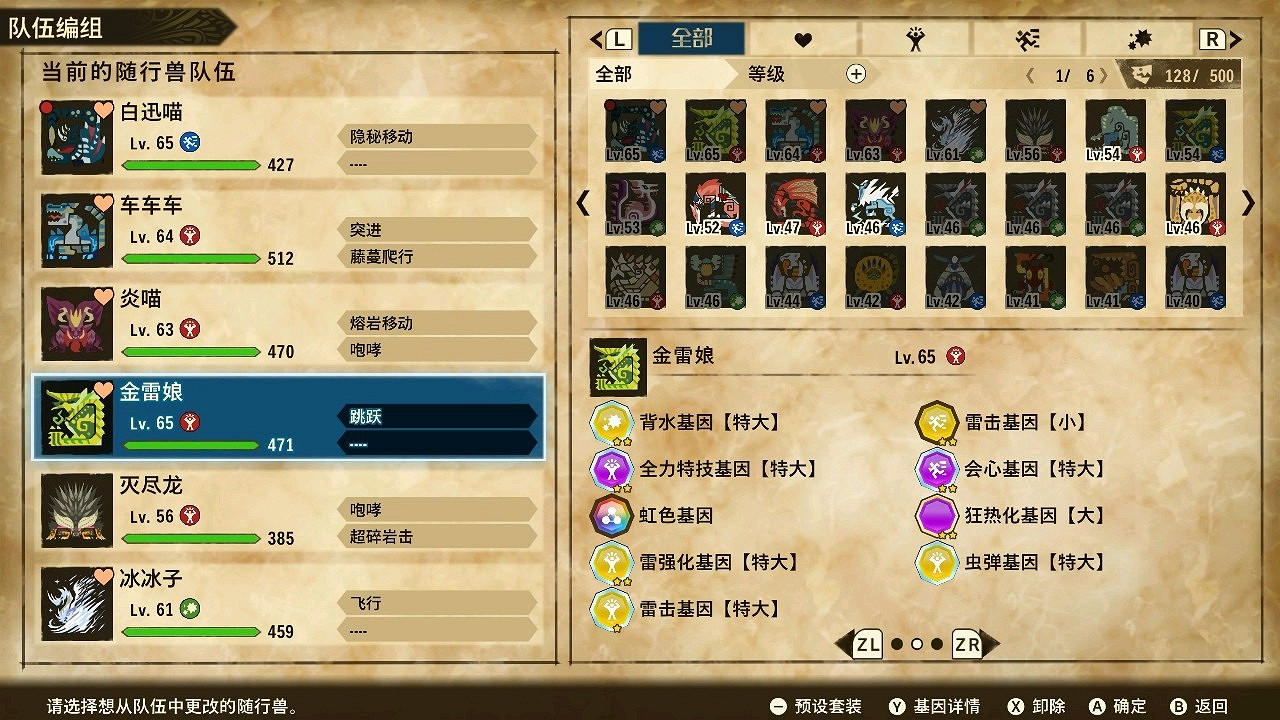Select the 虫弹基因【特大】 gene icon
Image resolution: width=1280 pixels, height=720 pixels.
[937, 563]
